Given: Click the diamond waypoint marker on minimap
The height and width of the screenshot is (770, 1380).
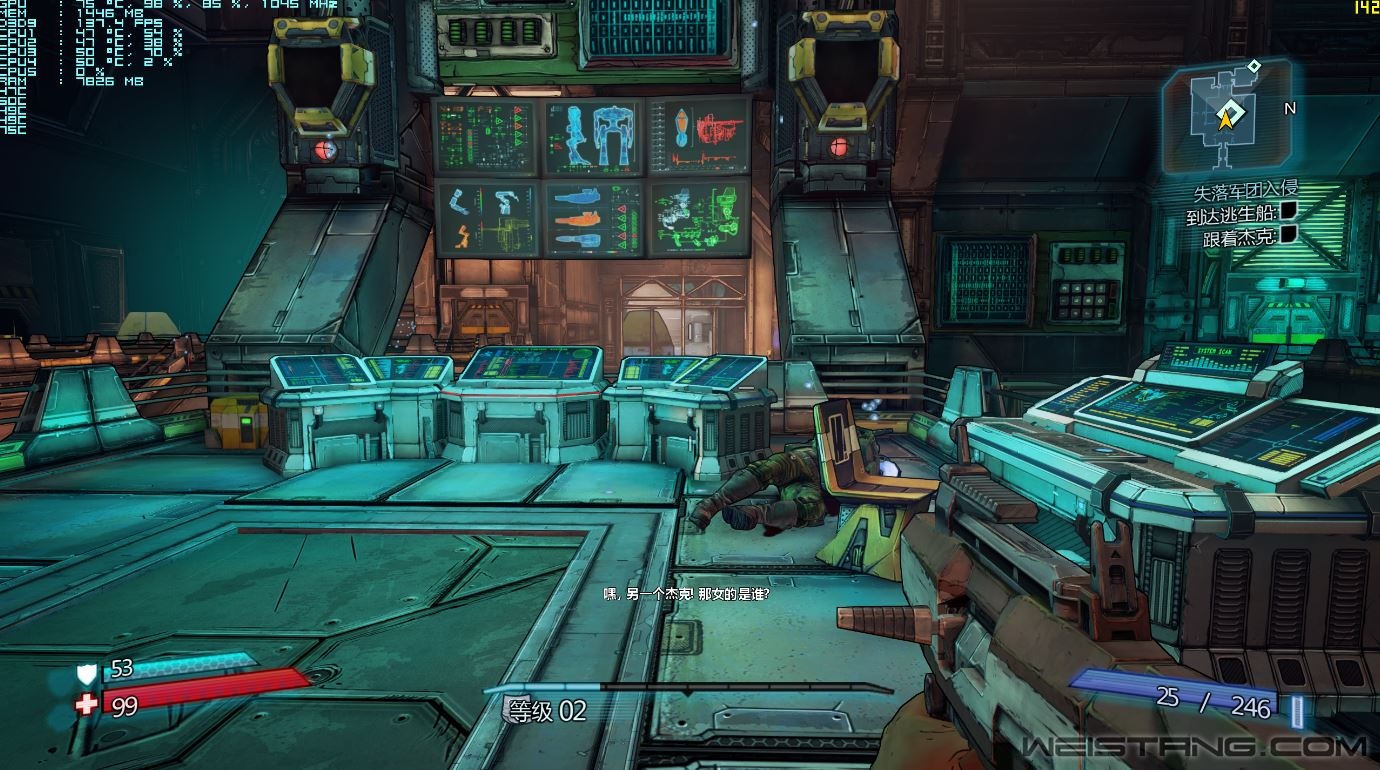Looking at the screenshot, I should tap(1254, 66).
